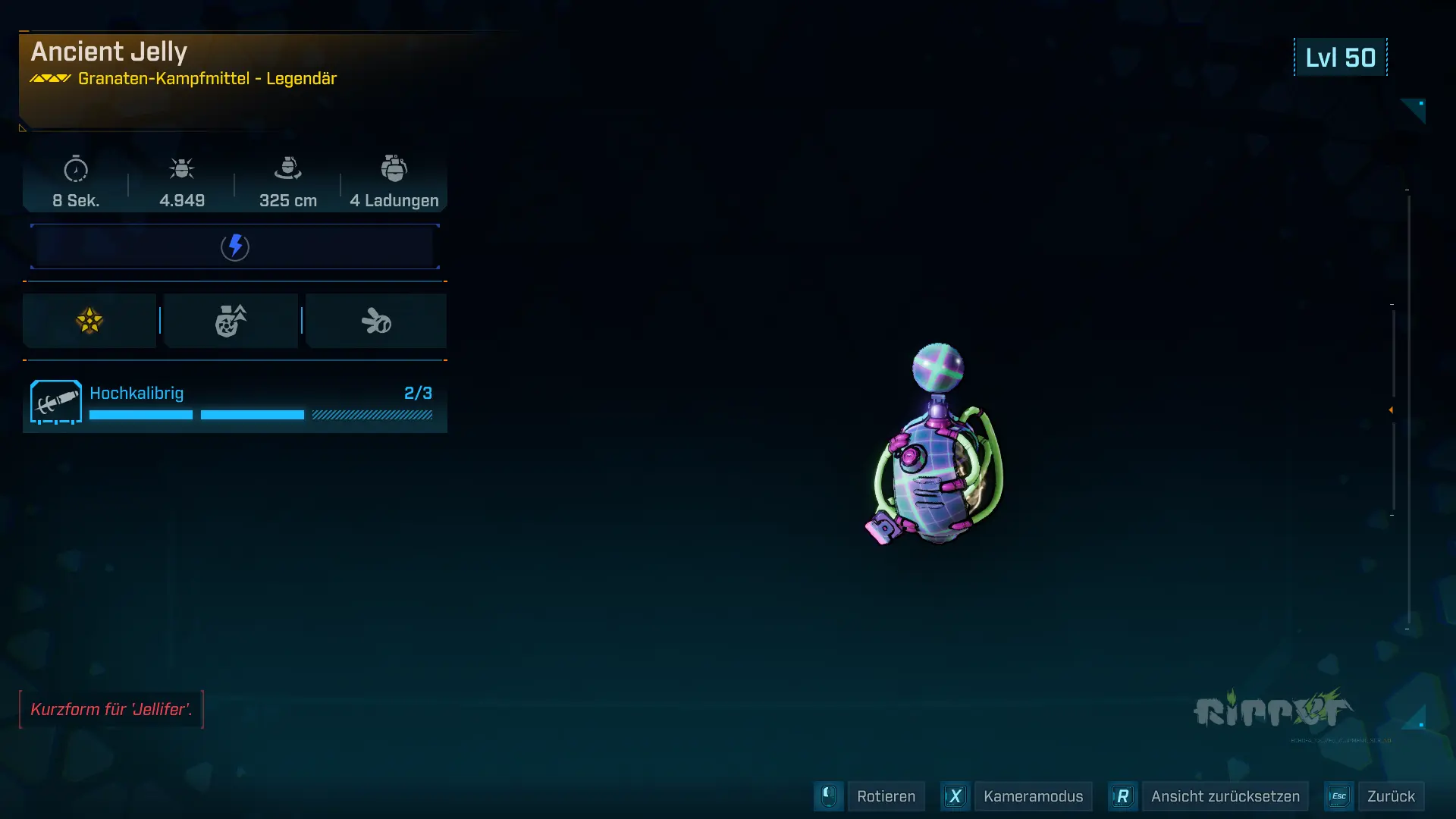View the winged grenade perk slot

(376, 321)
